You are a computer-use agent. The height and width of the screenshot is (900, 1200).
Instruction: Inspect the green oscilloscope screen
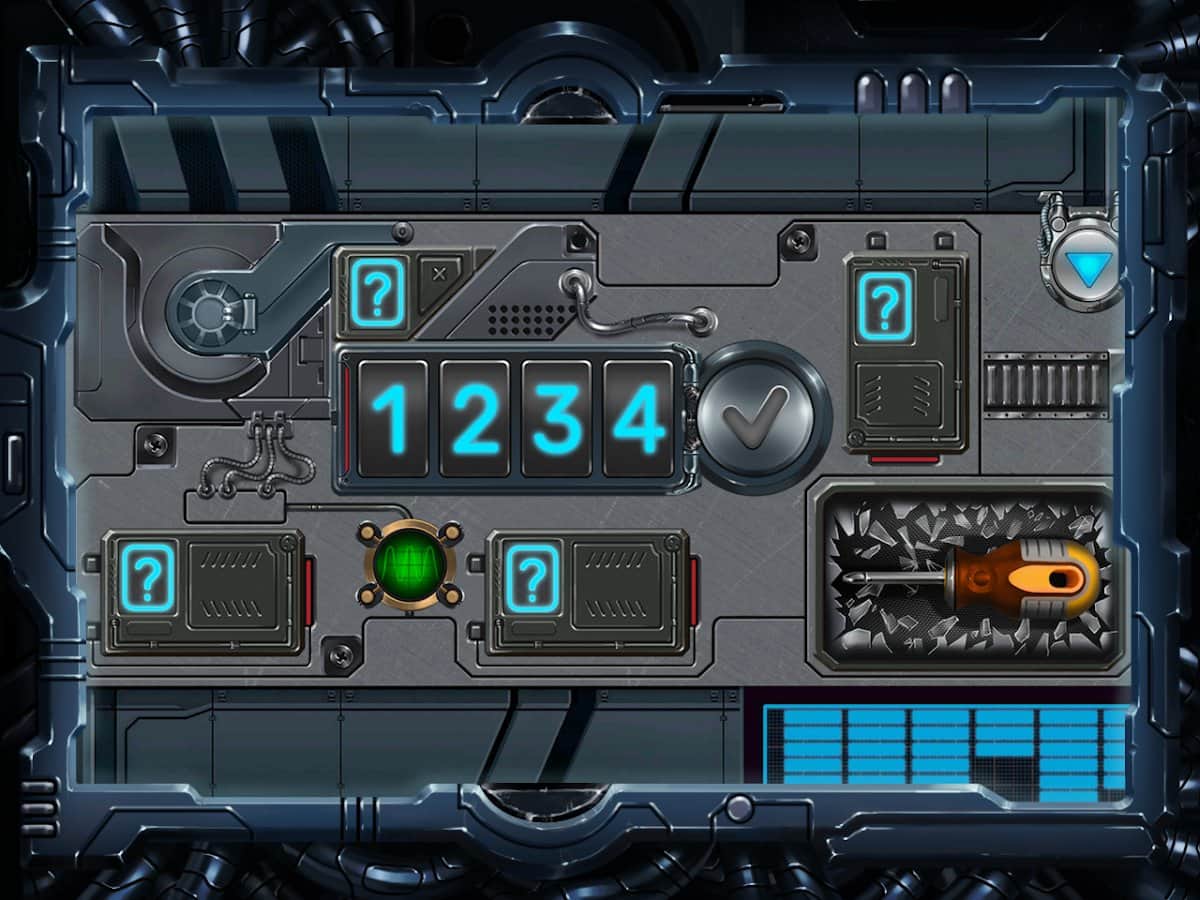(410, 565)
